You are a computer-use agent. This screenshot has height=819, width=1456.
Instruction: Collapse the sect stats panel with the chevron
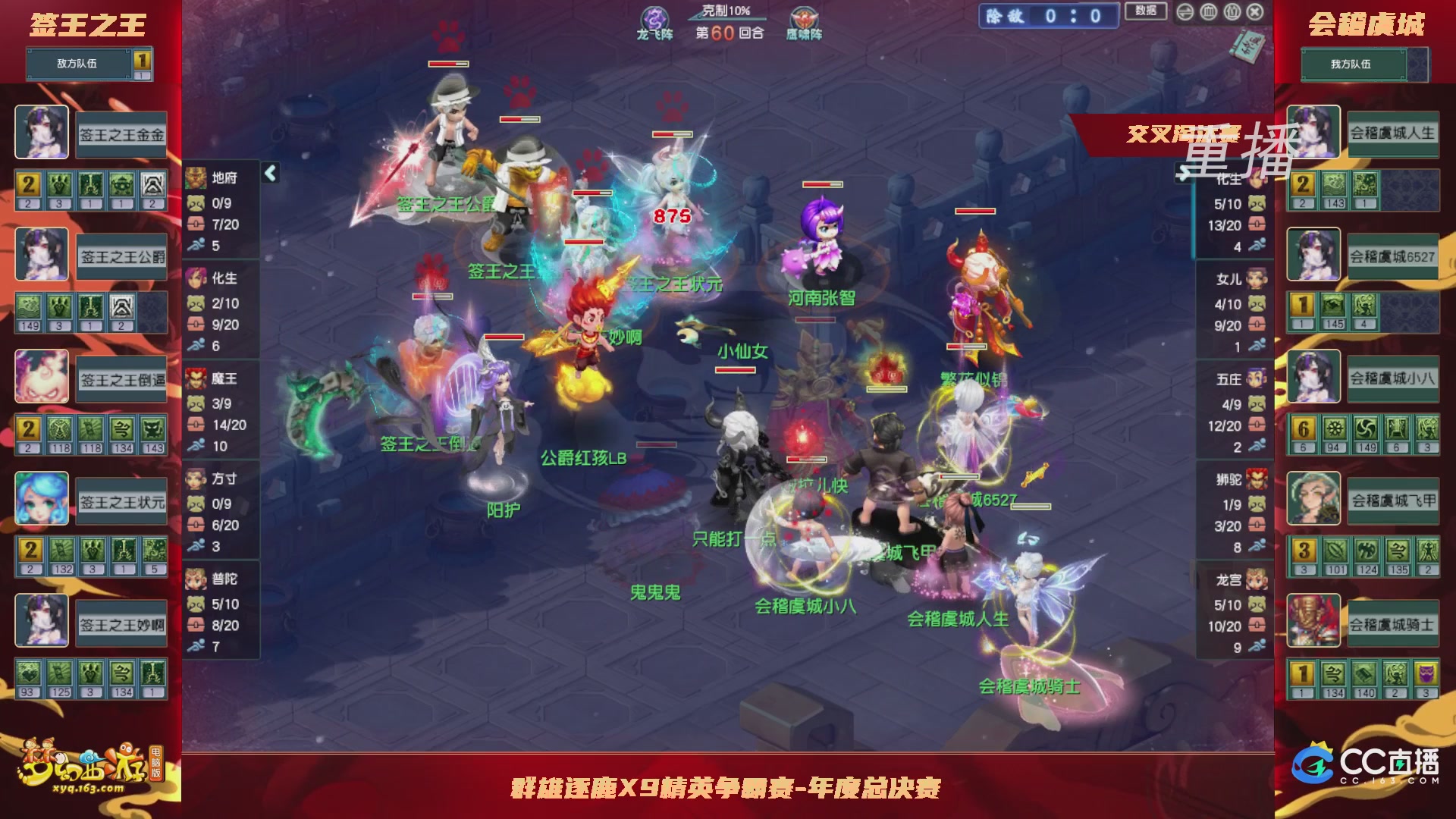tap(269, 174)
